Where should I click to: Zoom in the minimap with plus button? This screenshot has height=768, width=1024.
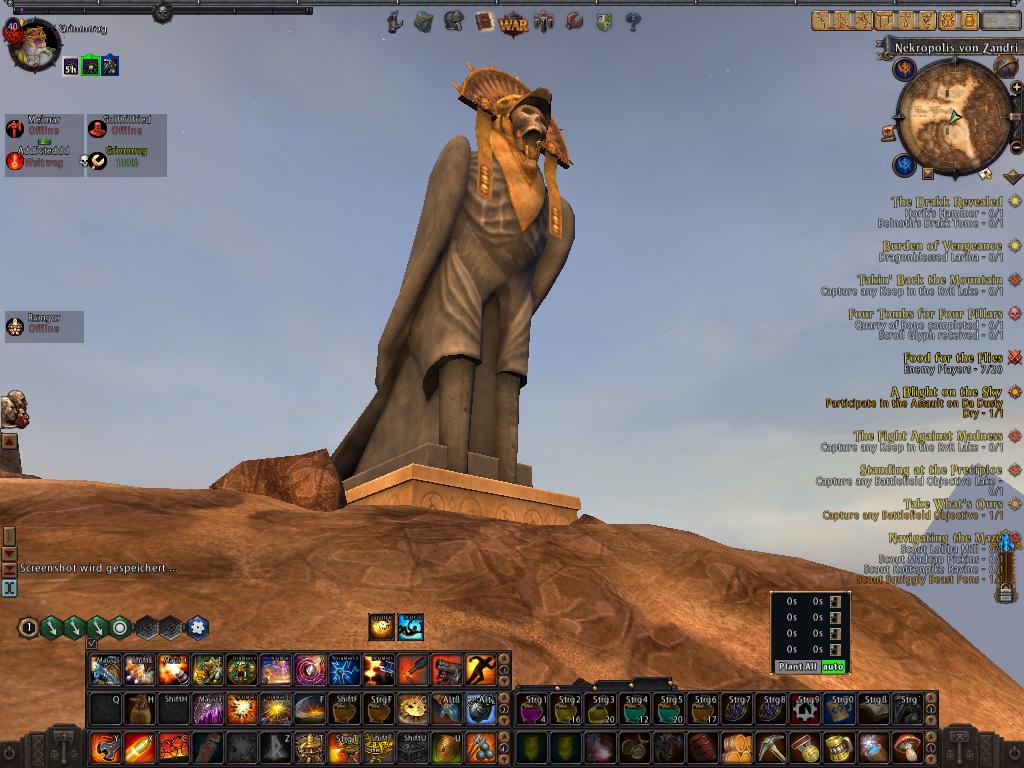click(1016, 87)
